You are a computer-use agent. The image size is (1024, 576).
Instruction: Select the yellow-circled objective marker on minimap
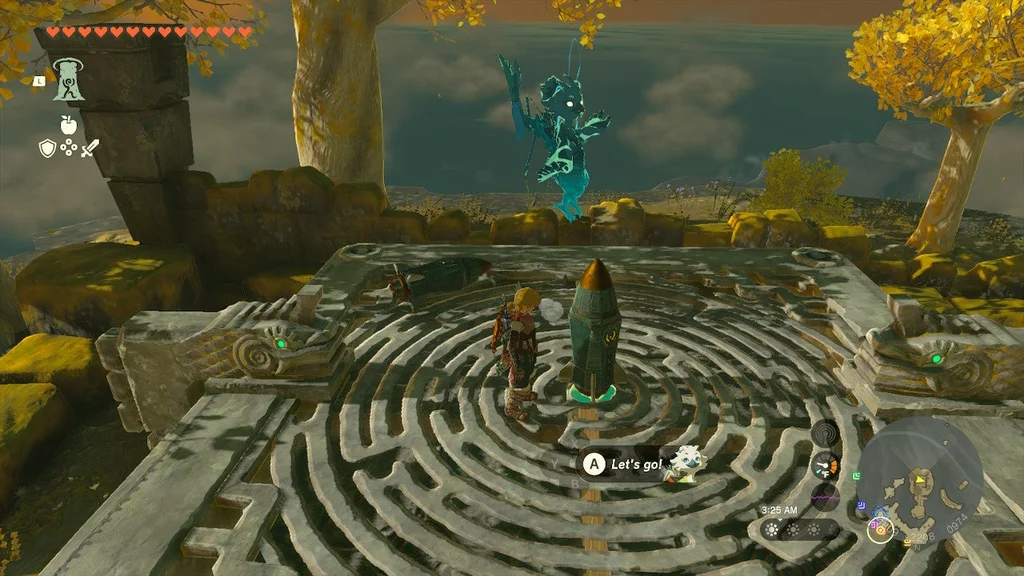point(881,530)
